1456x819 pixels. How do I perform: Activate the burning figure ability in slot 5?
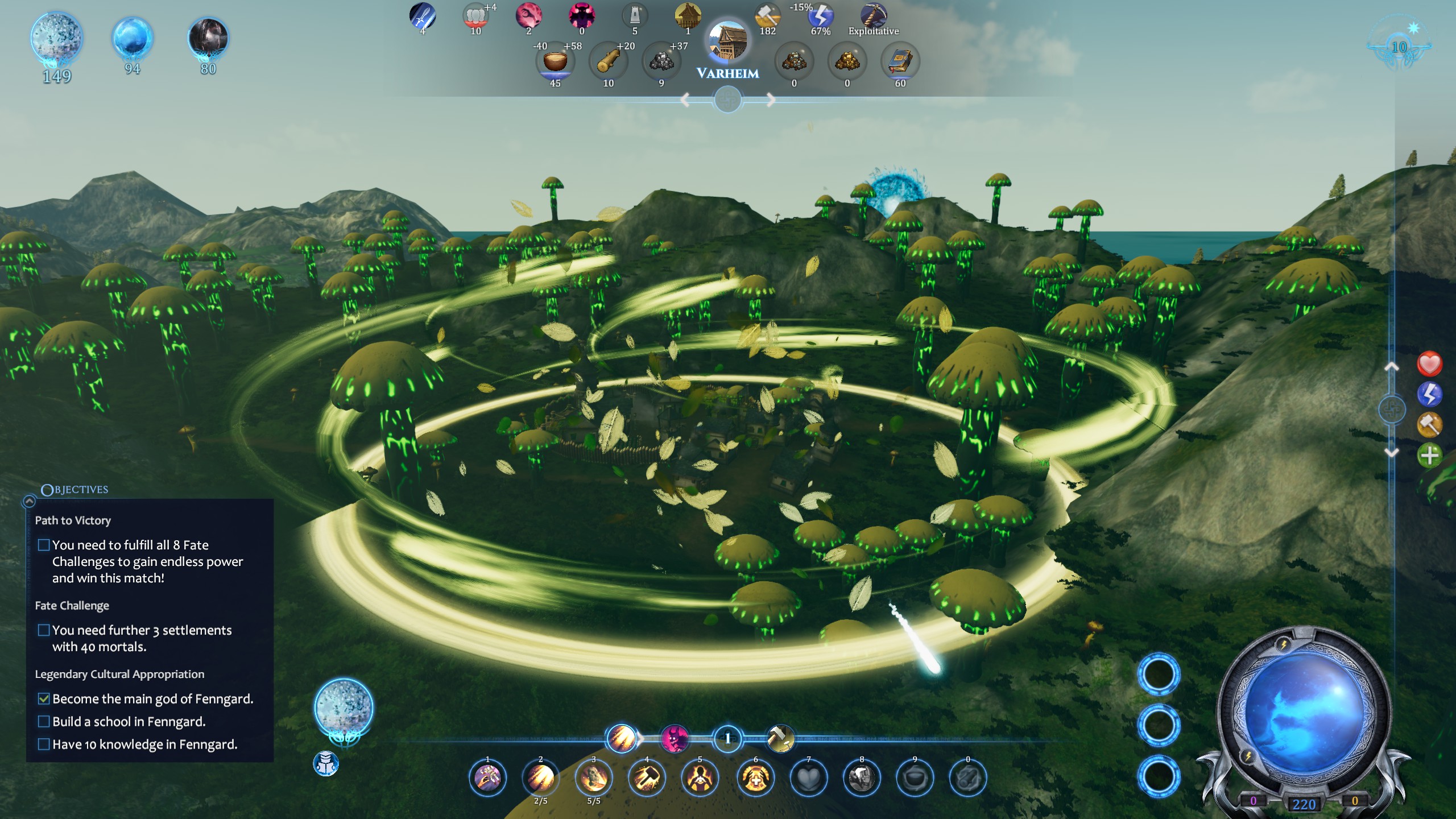click(x=700, y=777)
